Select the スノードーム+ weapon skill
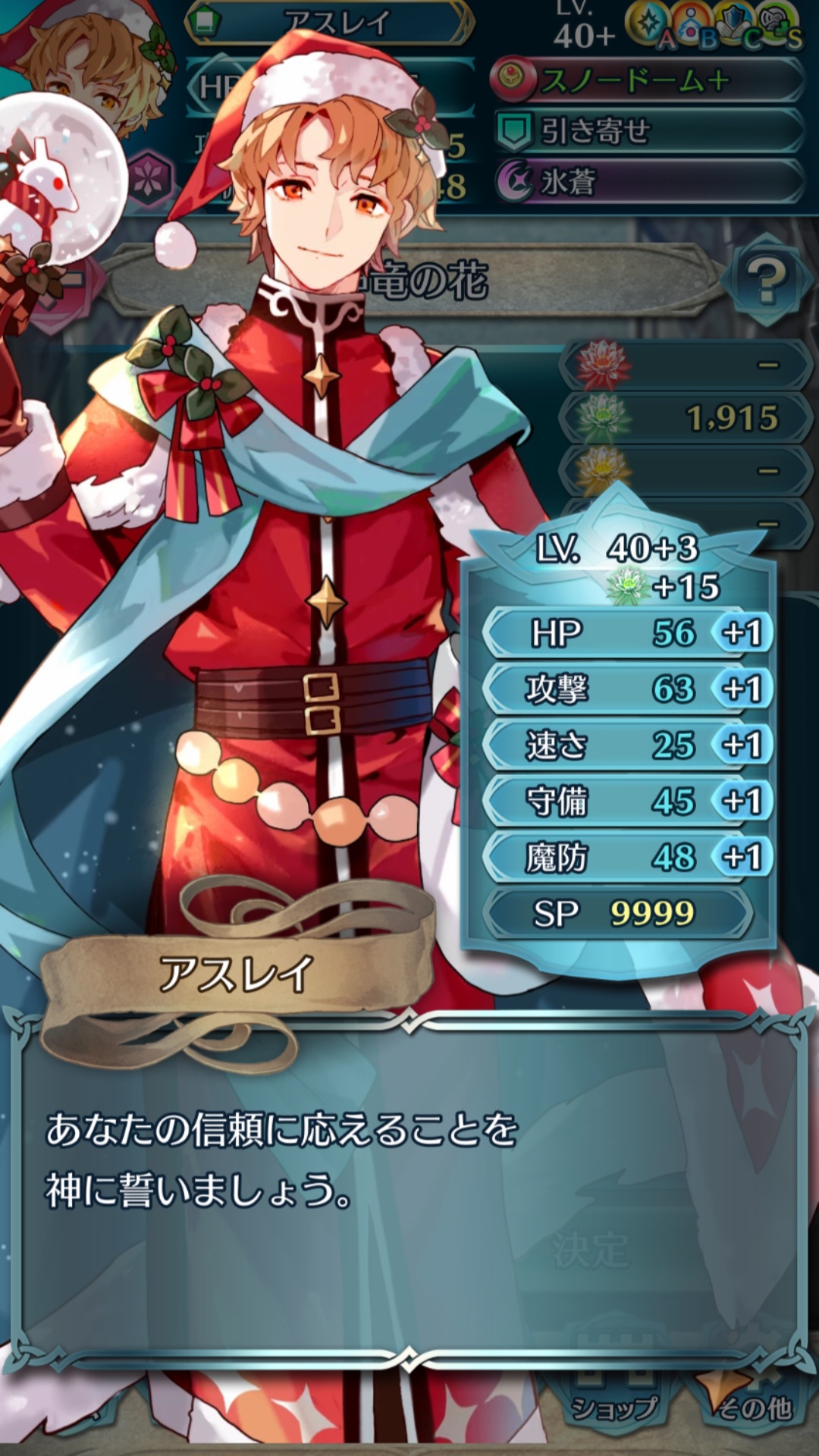The height and width of the screenshot is (1456, 819). pos(648,80)
